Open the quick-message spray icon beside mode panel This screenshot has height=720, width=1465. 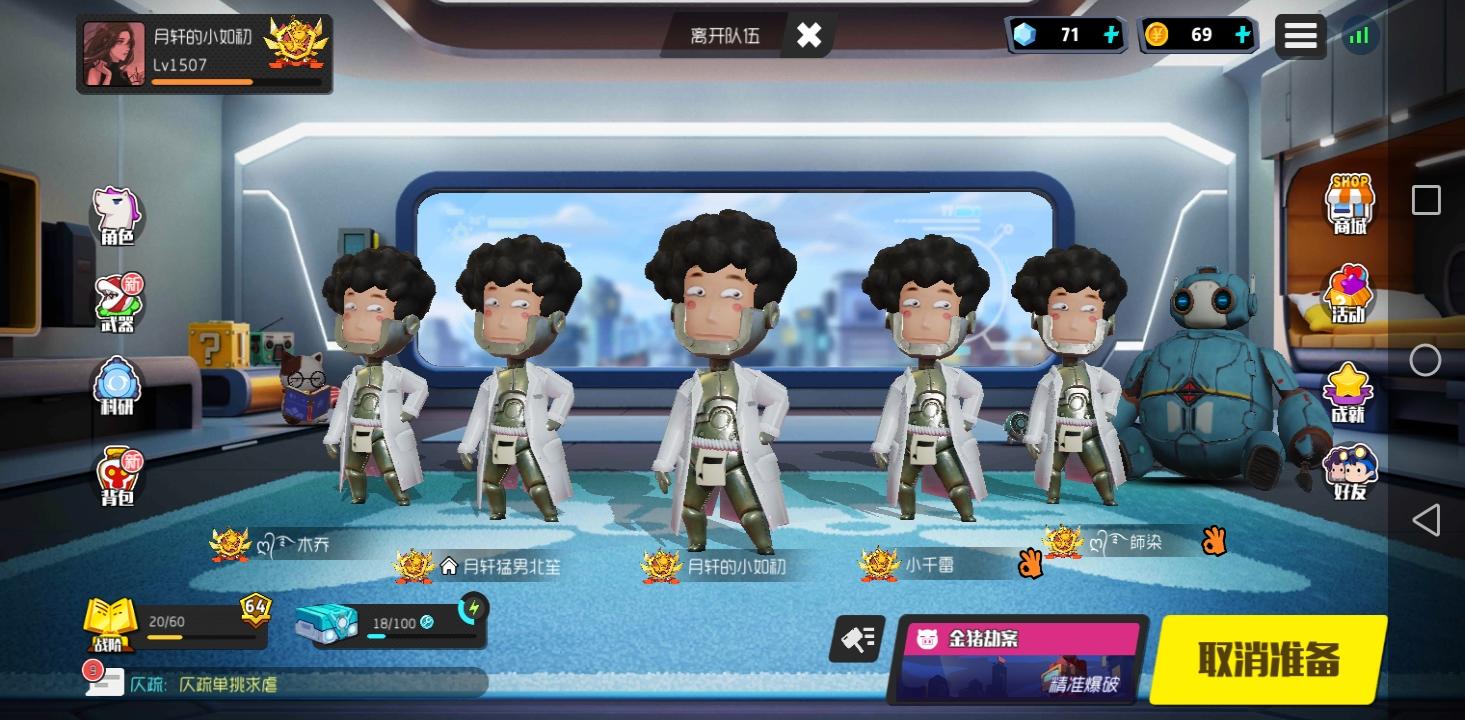(858, 640)
